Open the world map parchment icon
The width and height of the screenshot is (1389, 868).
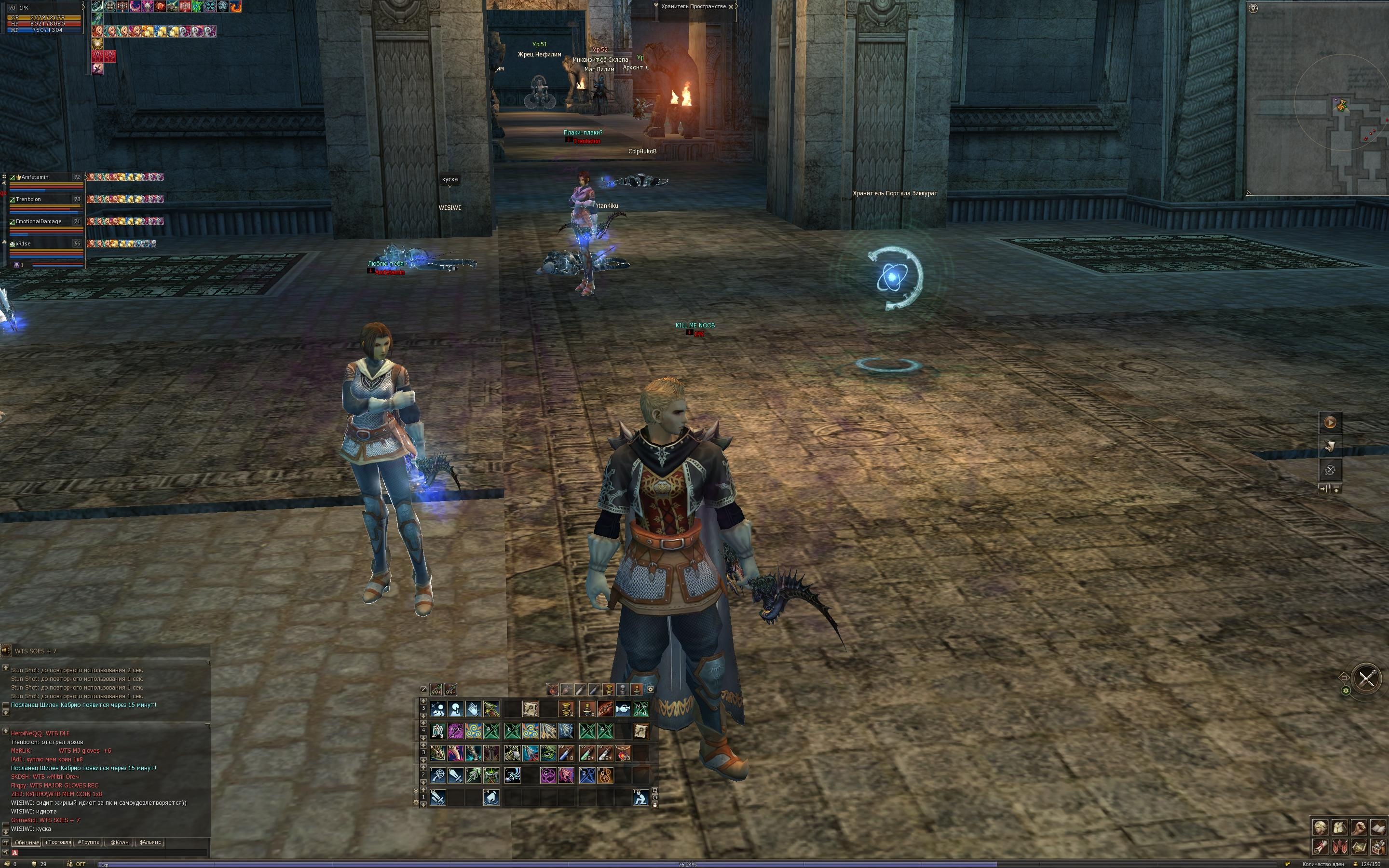(1358, 847)
